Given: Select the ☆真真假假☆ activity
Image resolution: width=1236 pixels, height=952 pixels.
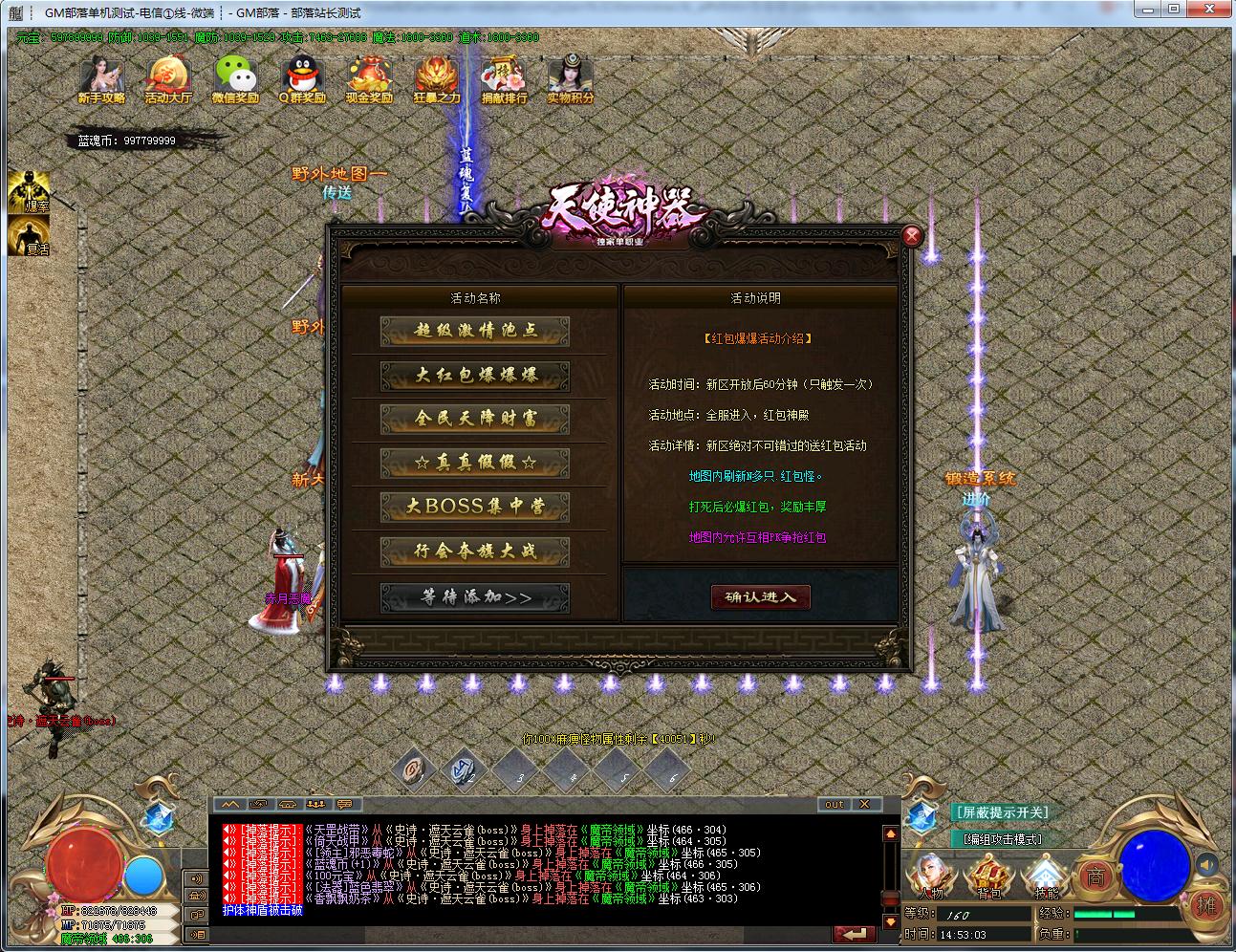Looking at the screenshot, I should (x=475, y=463).
